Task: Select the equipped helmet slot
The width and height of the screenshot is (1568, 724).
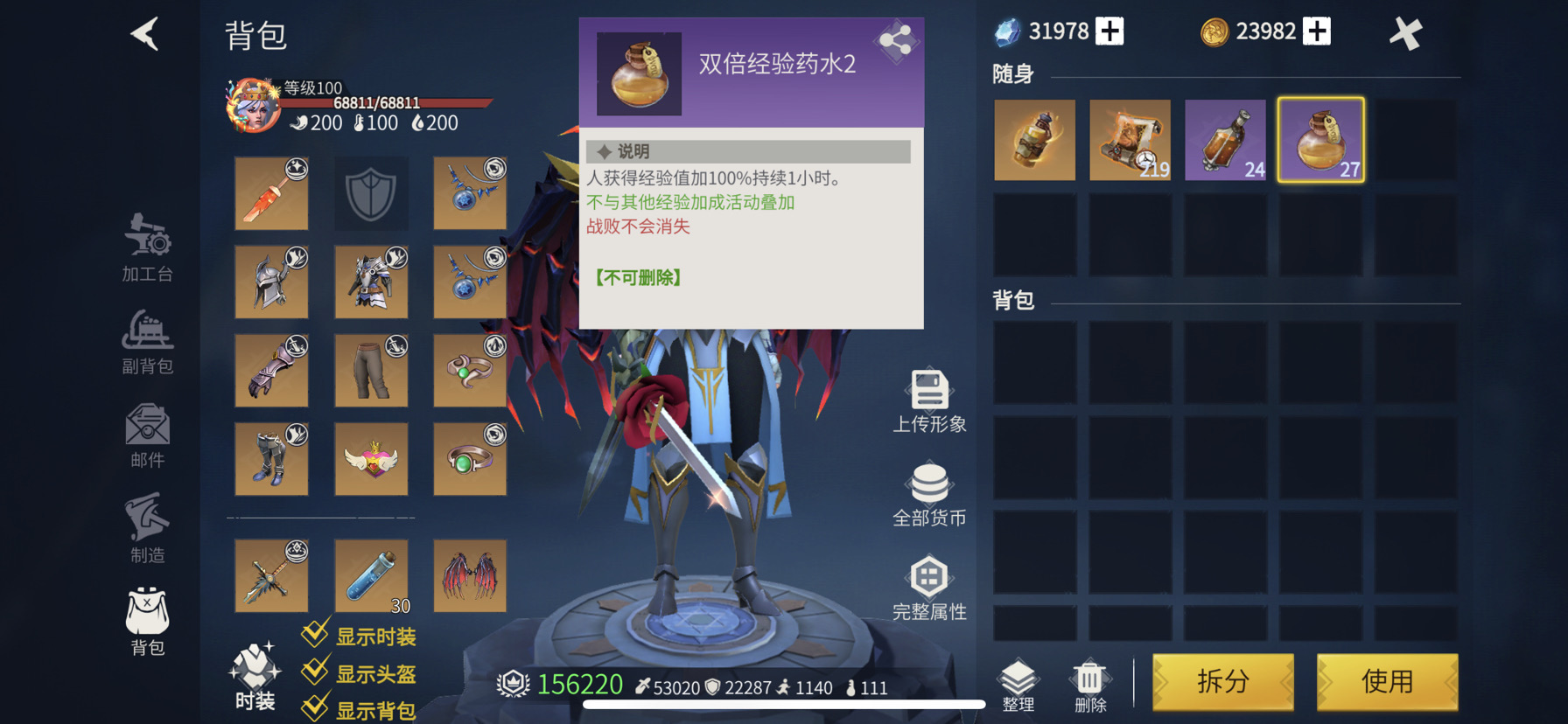Action: 271,282
